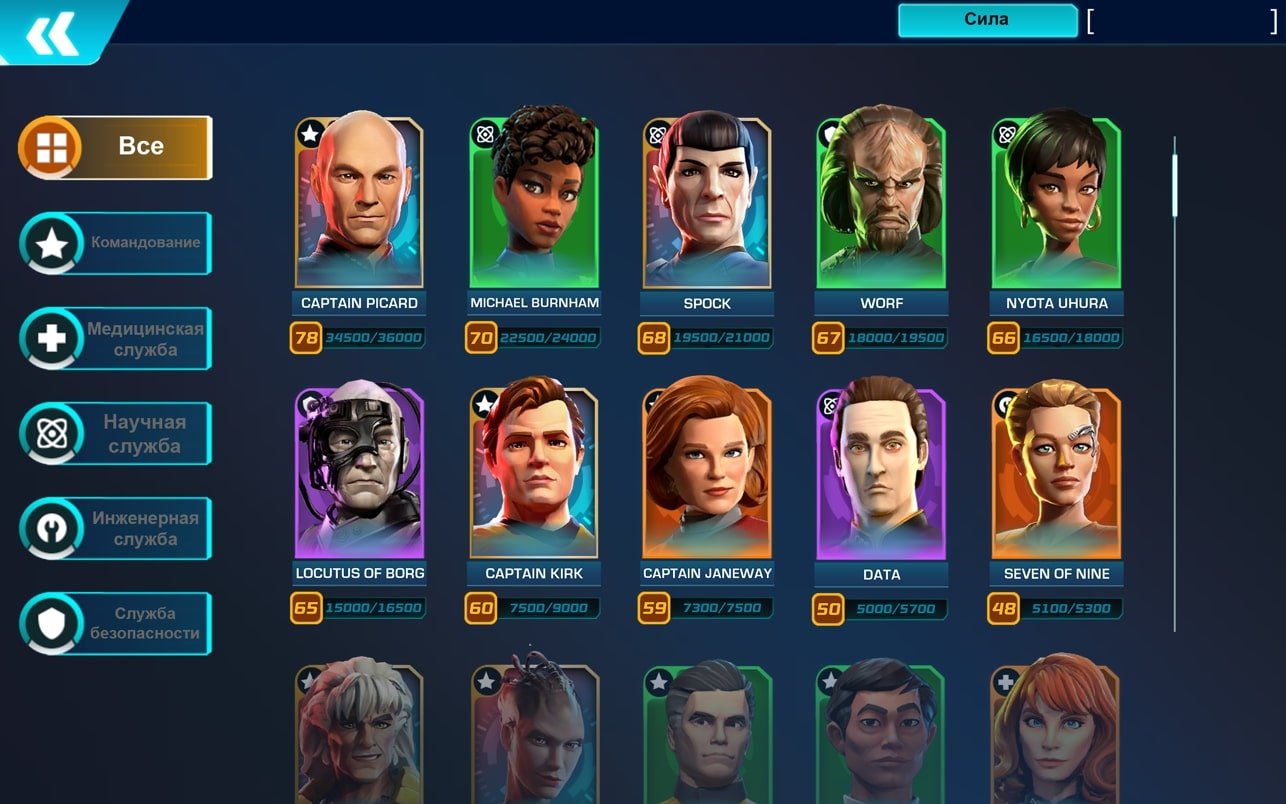Choose the Инженерная служба filter

point(116,529)
